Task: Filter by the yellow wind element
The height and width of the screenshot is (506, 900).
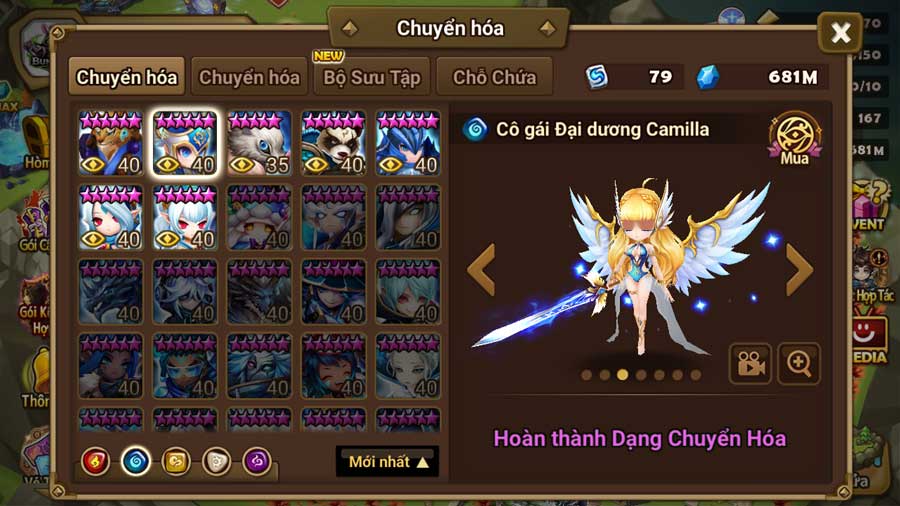Action: (175, 461)
